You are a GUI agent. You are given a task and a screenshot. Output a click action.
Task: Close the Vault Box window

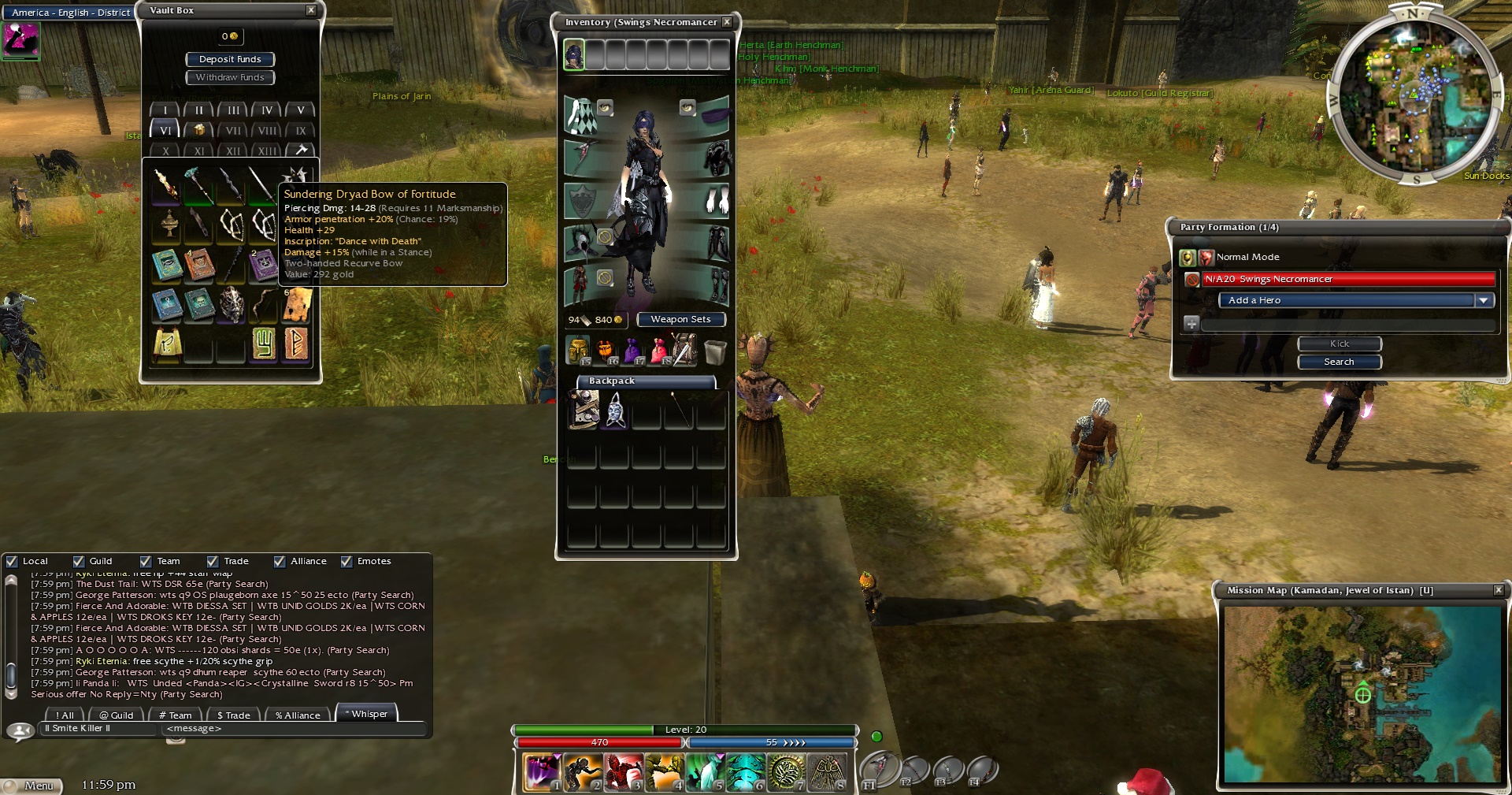pyautogui.click(x=311, y=10)
